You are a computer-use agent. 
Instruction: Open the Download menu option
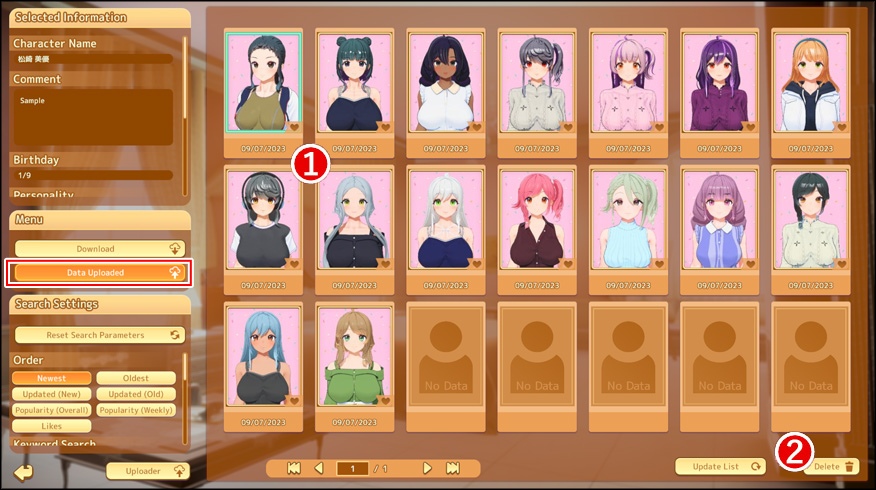pos(99,249)
